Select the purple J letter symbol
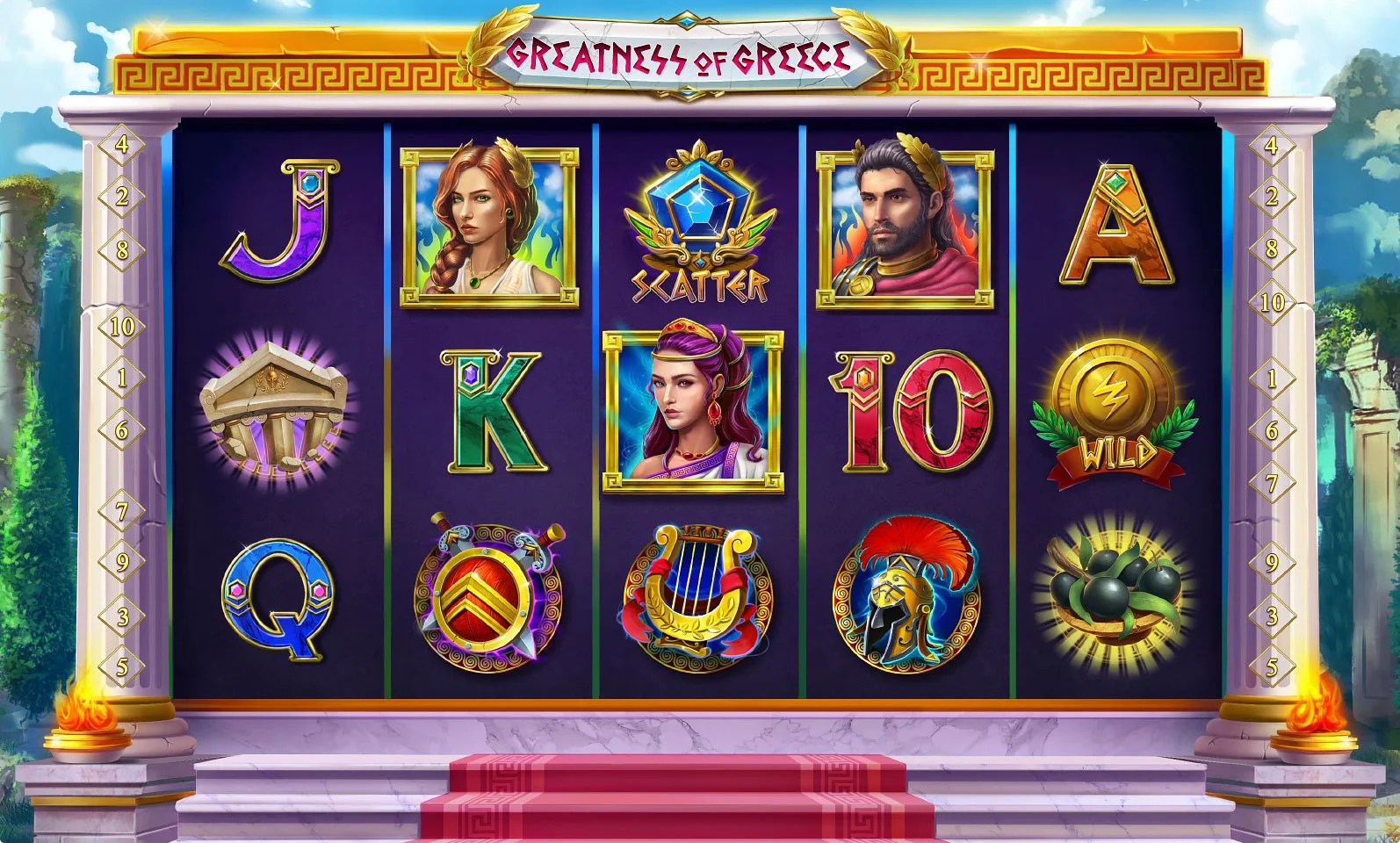Viewport: 1400px width, 843px height. pos(279,221)
